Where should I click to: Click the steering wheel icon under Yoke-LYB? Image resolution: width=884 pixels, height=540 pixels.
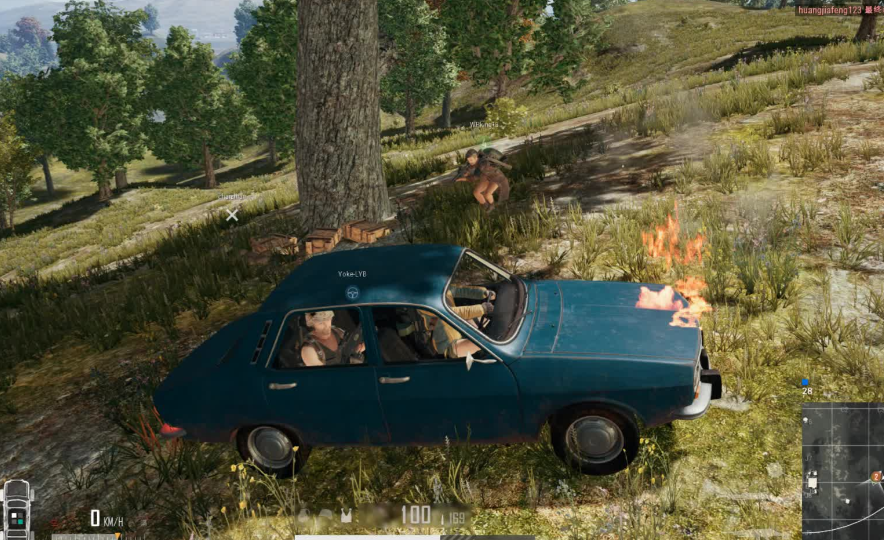352,293
